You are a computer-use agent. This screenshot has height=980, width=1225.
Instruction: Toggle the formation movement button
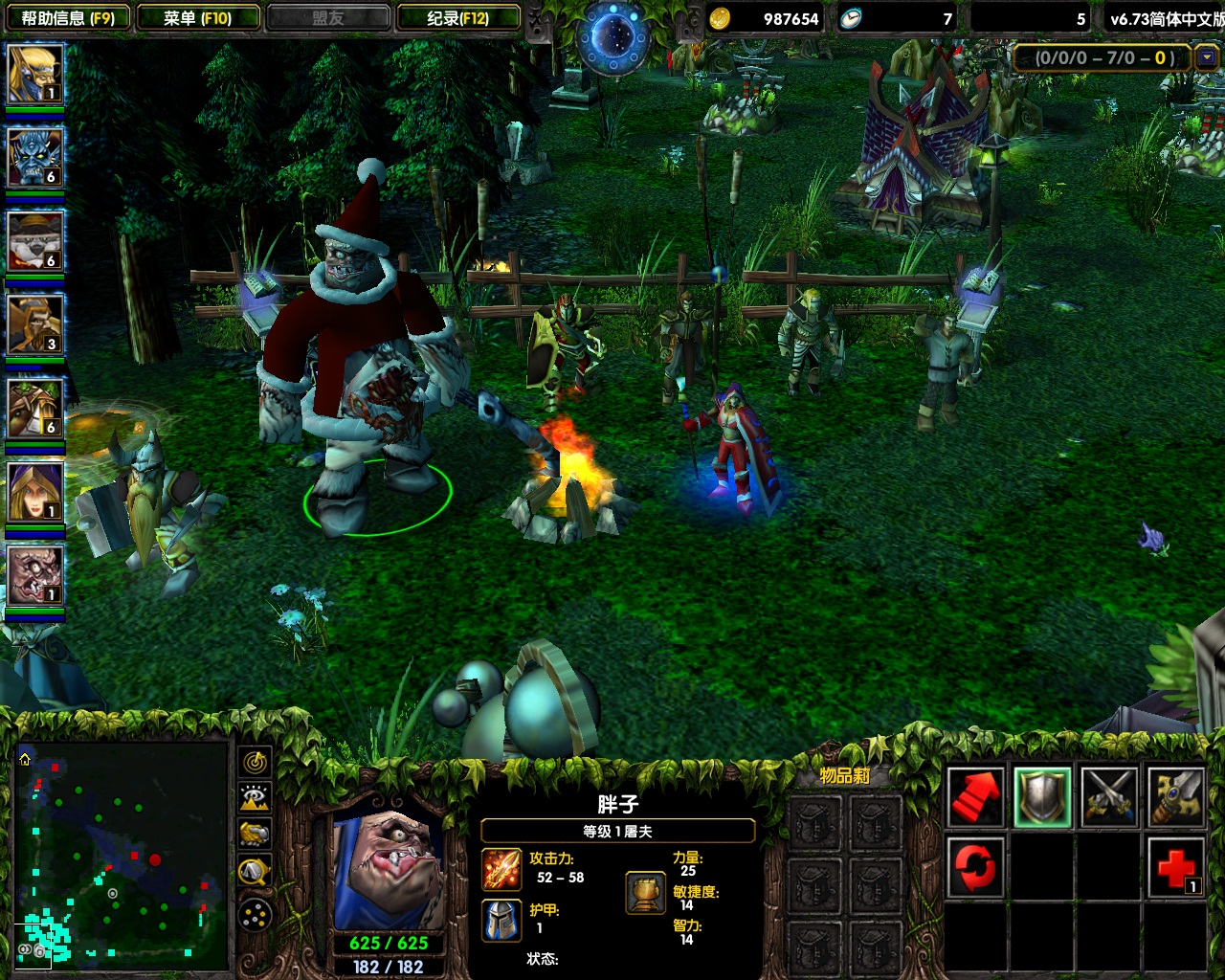pos(256,916)
